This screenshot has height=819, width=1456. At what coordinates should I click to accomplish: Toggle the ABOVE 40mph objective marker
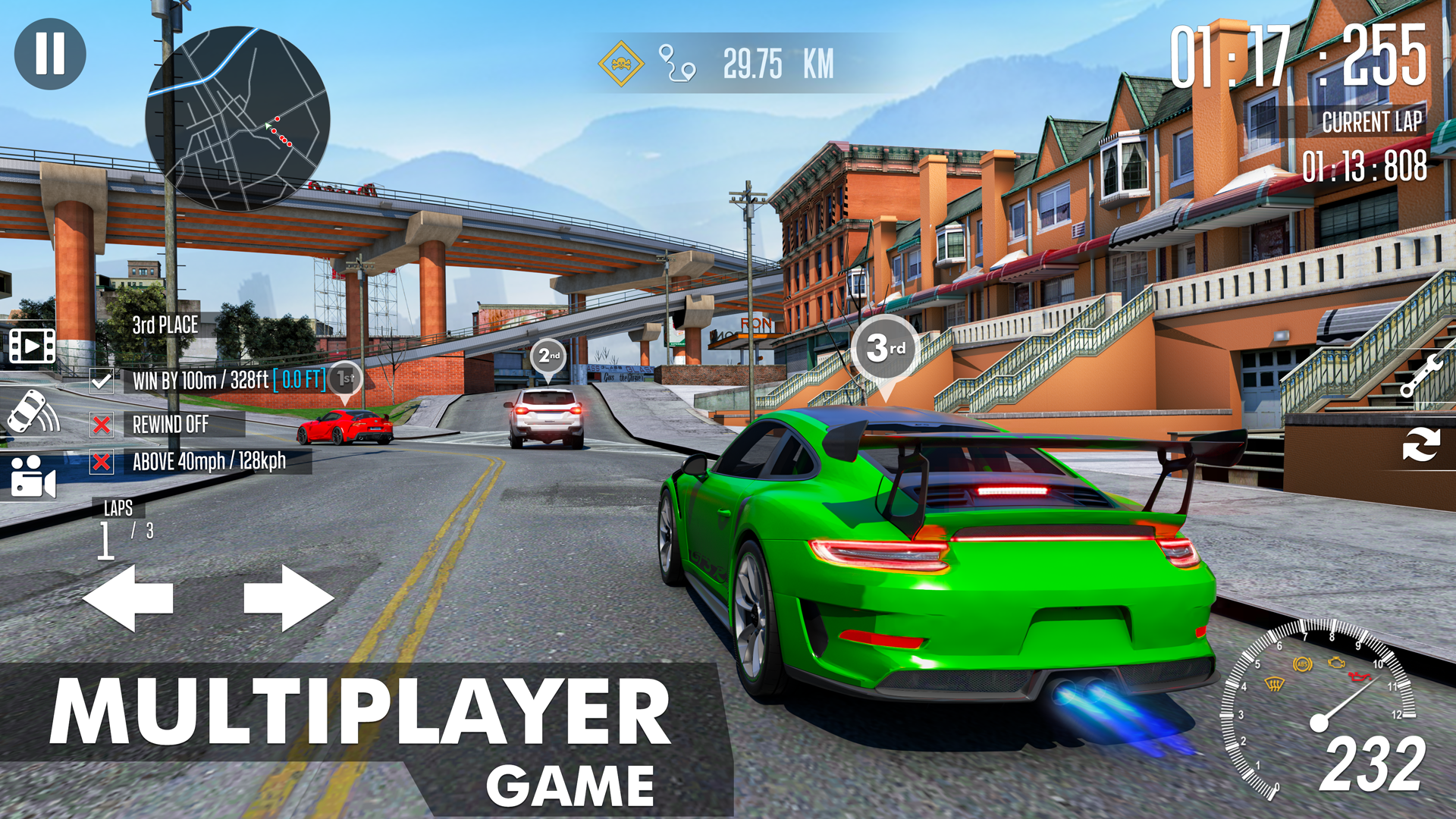(x=100, y=460)
